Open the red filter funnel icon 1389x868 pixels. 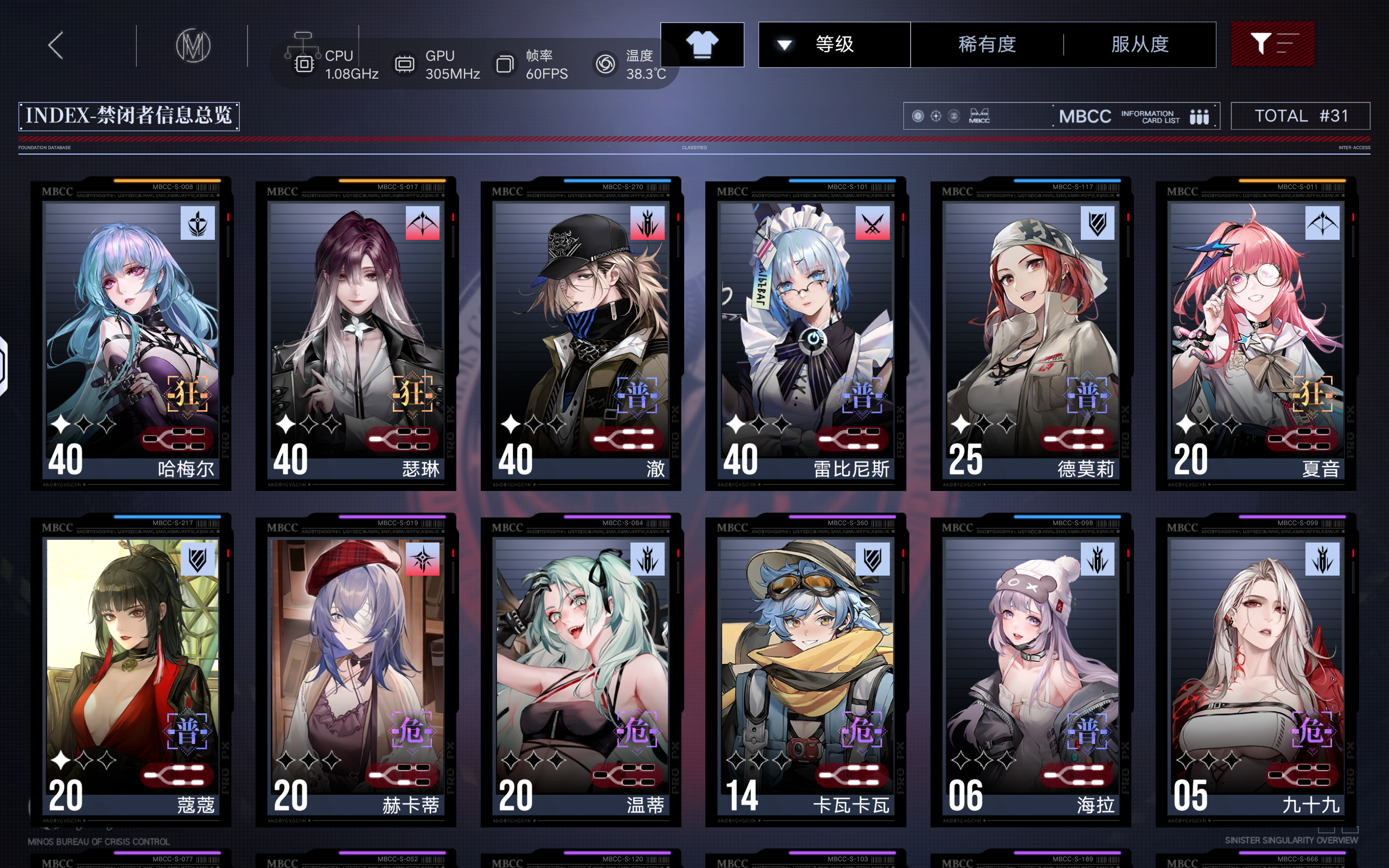click(x=1273, y=44)
